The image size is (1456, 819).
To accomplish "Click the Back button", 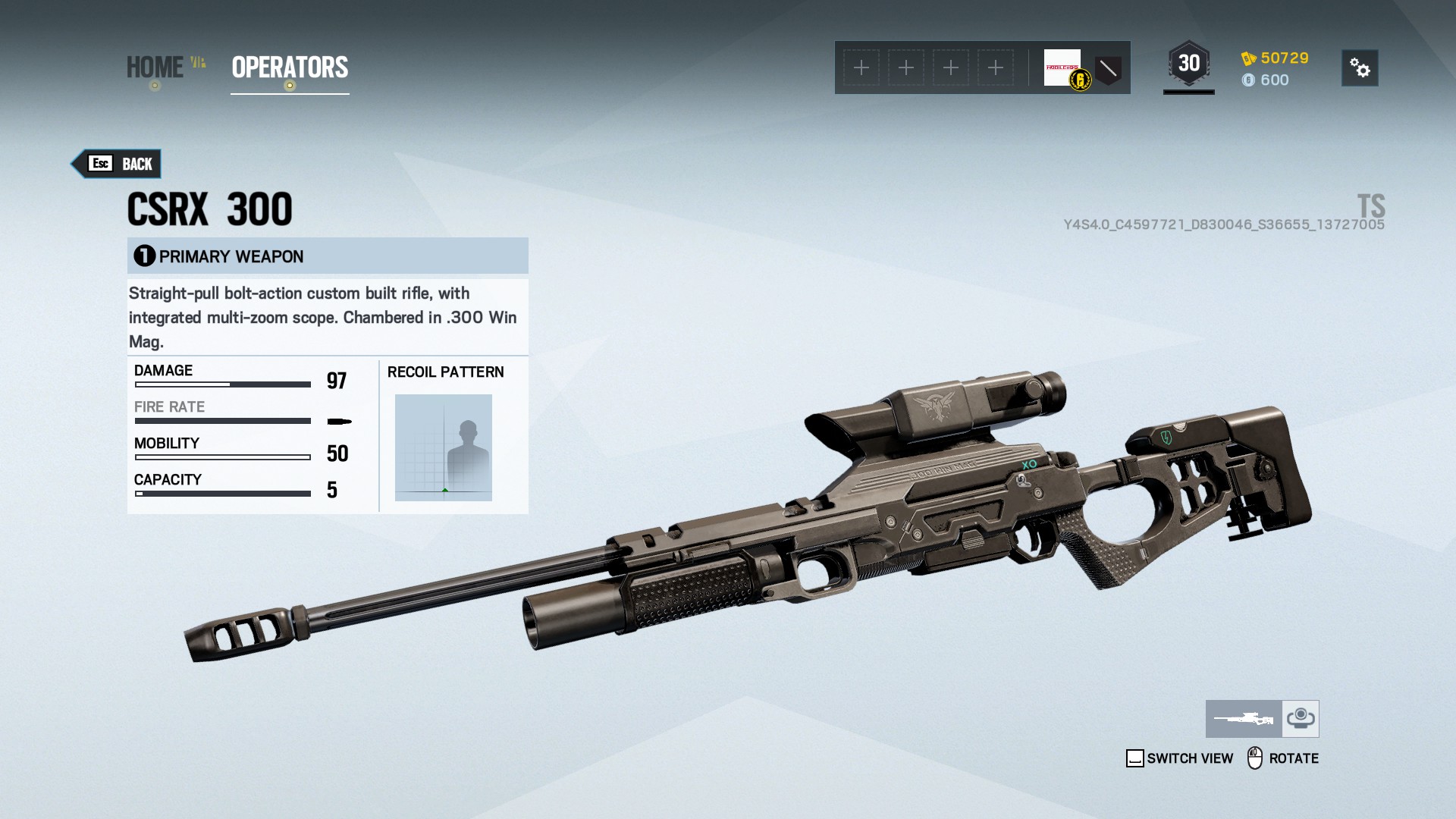I will tap(118, 164).
